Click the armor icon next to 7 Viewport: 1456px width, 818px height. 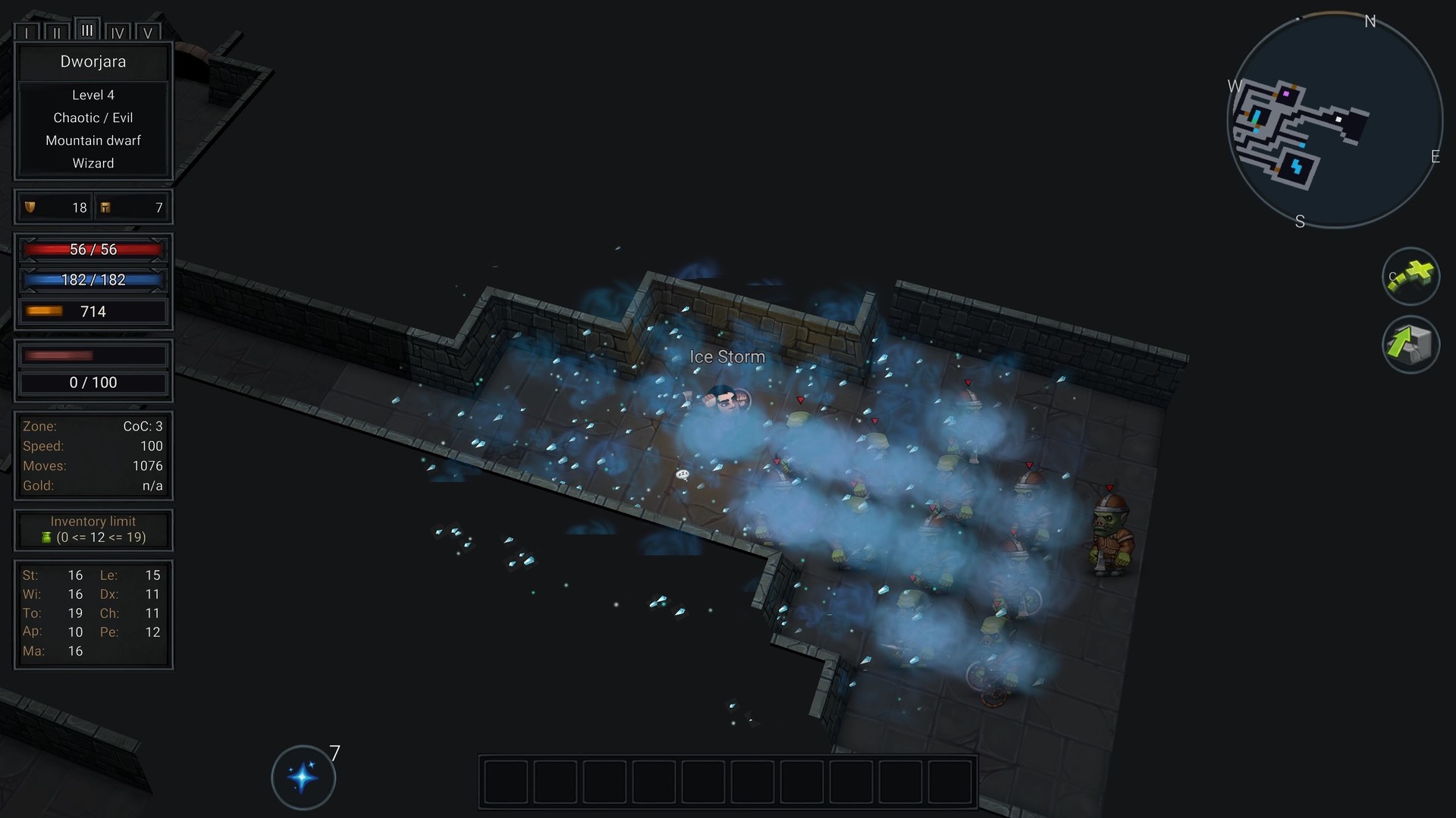106,207
